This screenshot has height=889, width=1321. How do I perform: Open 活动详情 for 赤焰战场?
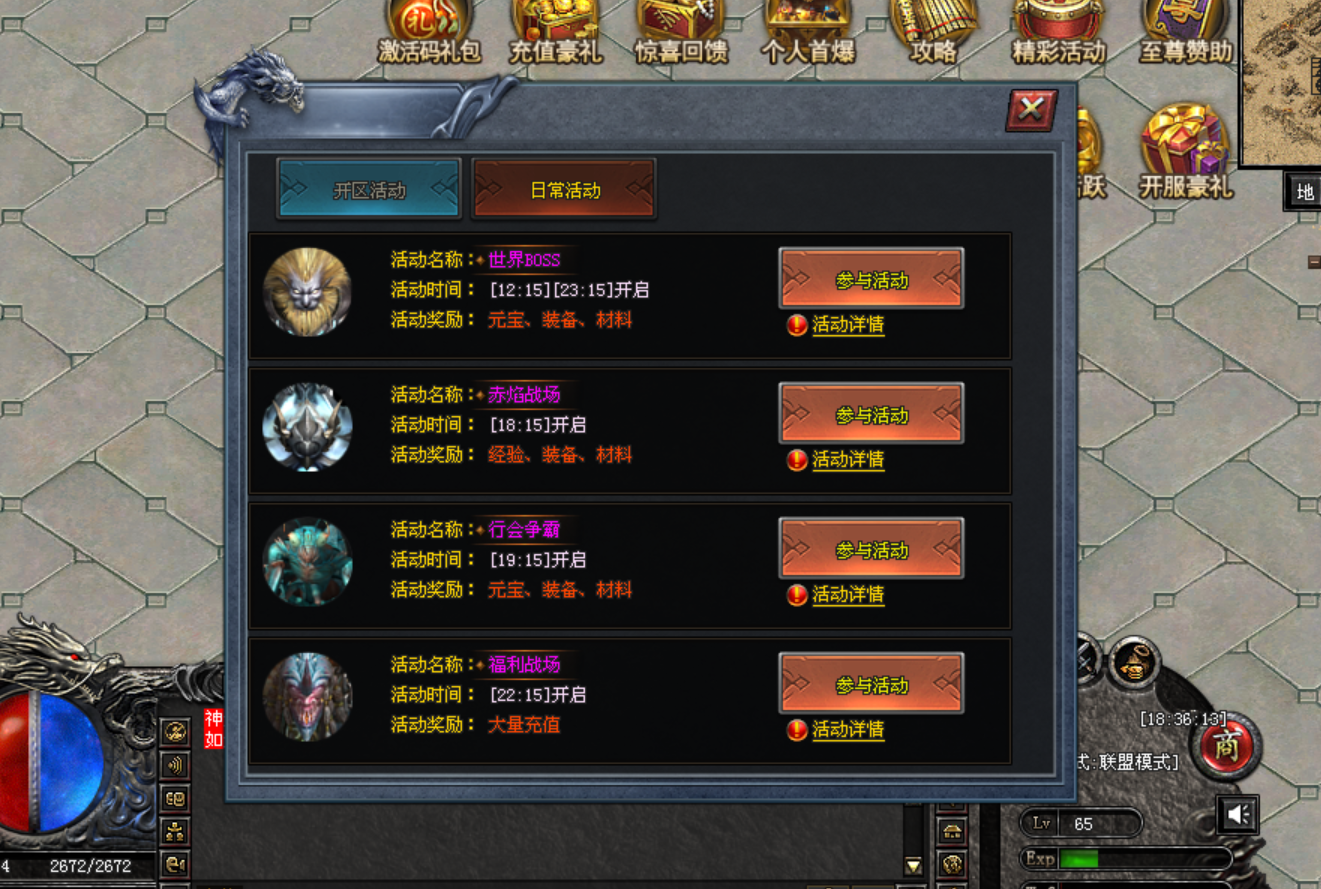pyautogui.click(x=847, y=460)
